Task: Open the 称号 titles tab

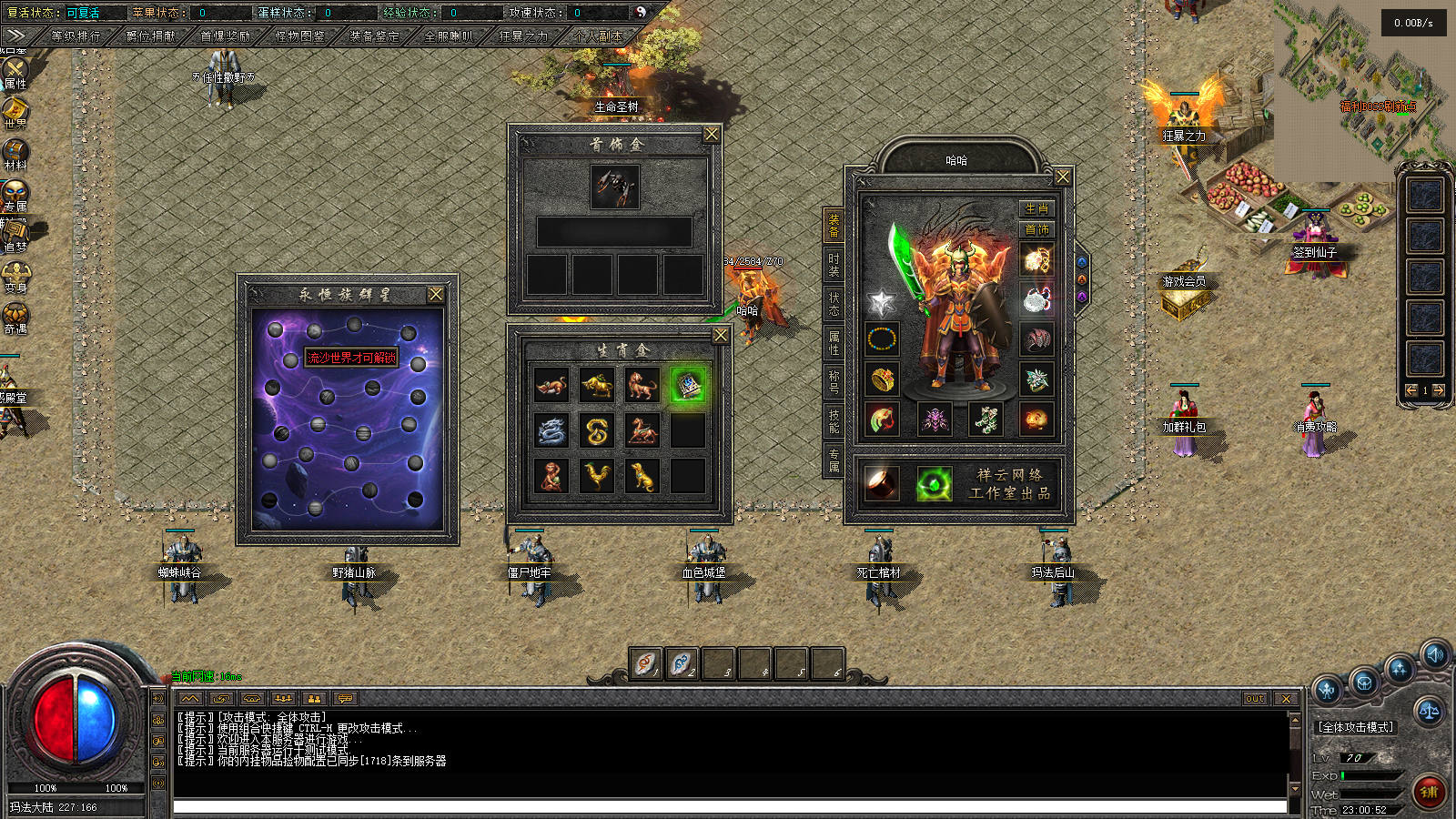Action: 834,381
